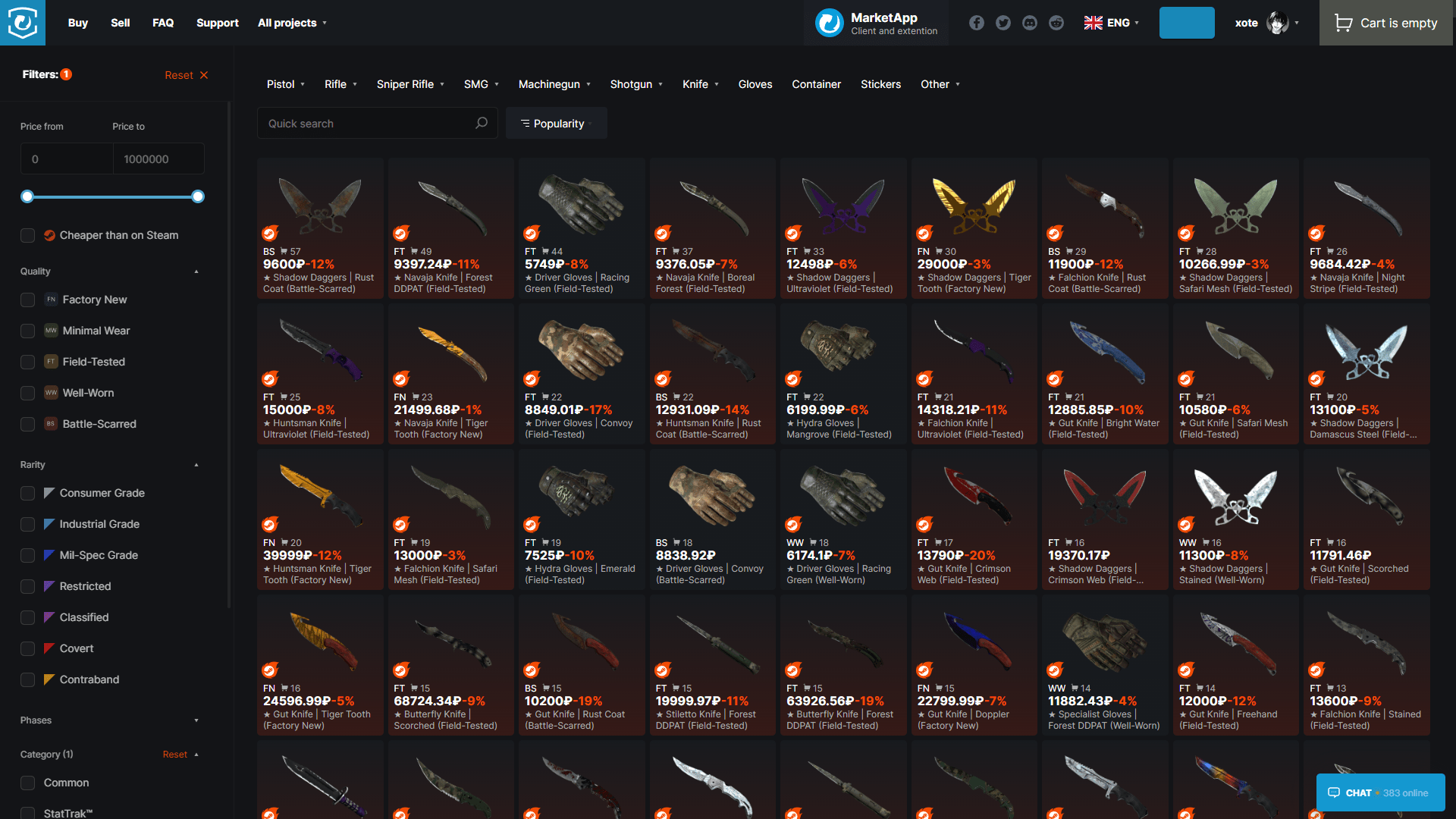Open the Facebook page via its icon
This screenshot has width=1456, height=819.
[x=977, y=23]
